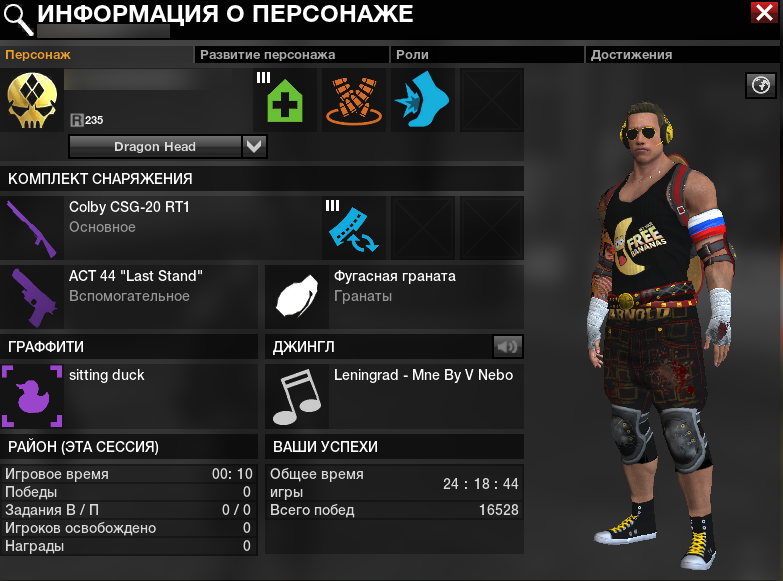Show the Достижения tab
This screenshot has width=783, height=581.
coord(631,55)
